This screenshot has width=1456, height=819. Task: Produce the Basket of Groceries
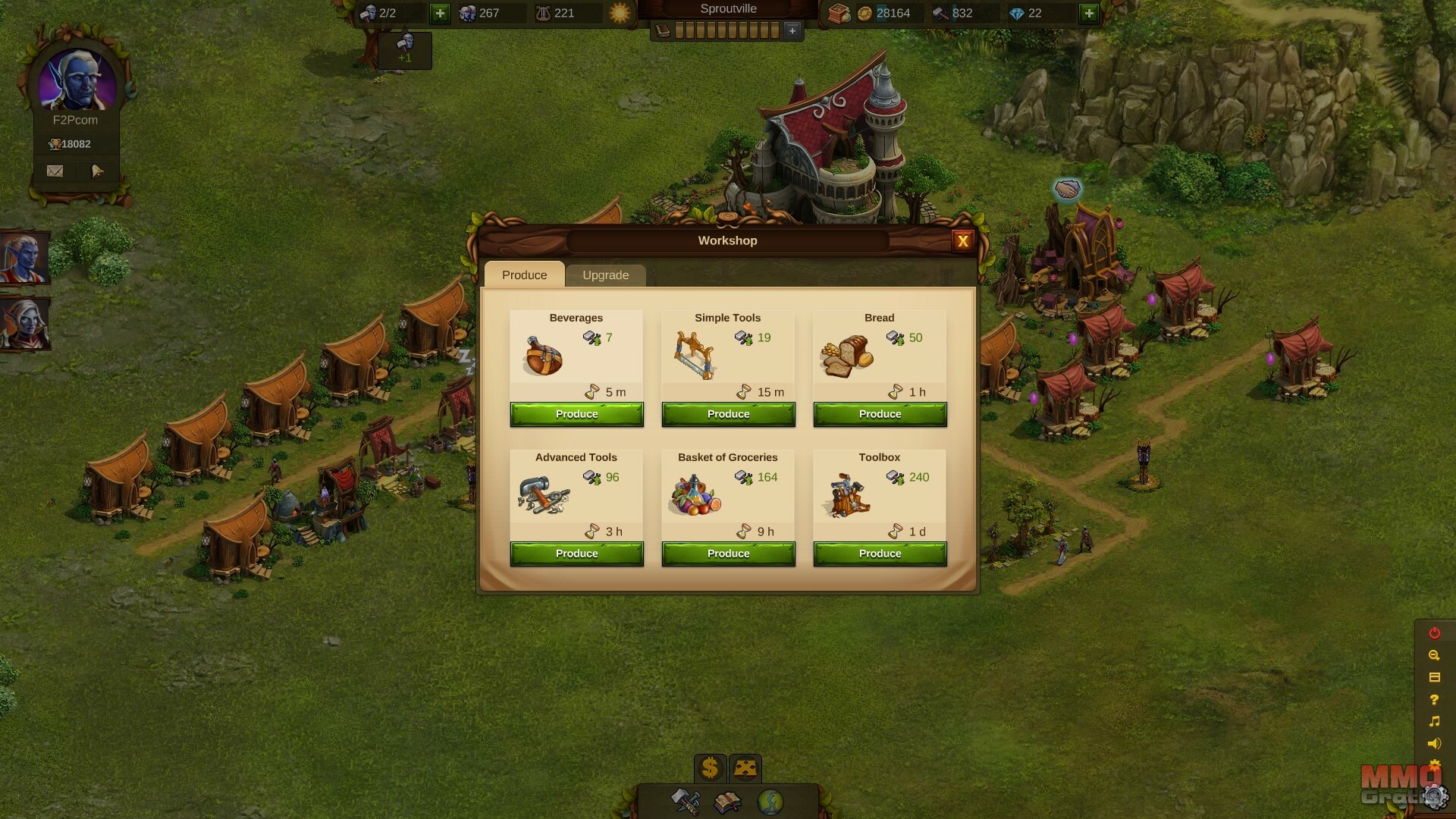728,554
